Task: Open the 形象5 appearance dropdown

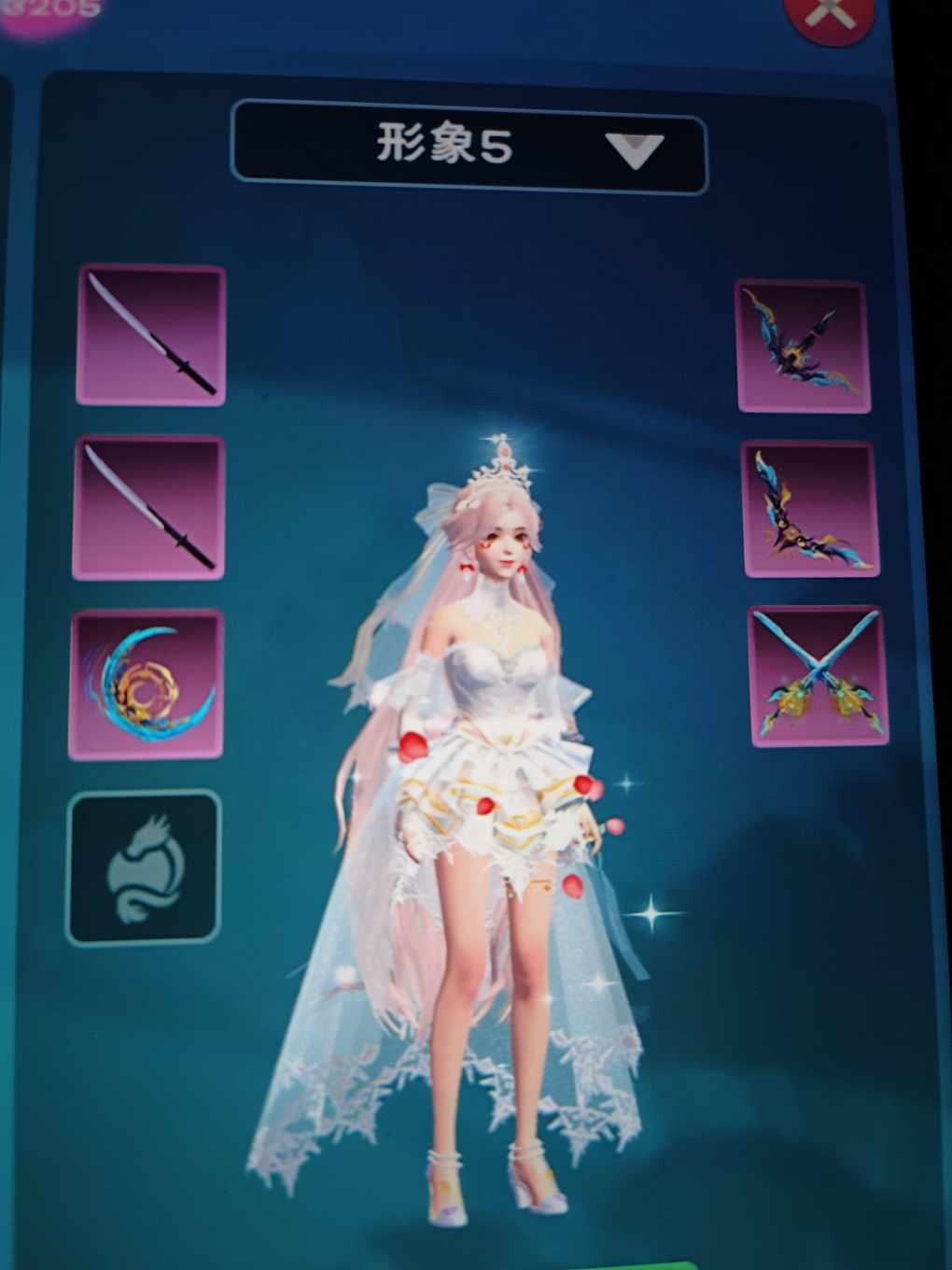Action: pos(469,148)
